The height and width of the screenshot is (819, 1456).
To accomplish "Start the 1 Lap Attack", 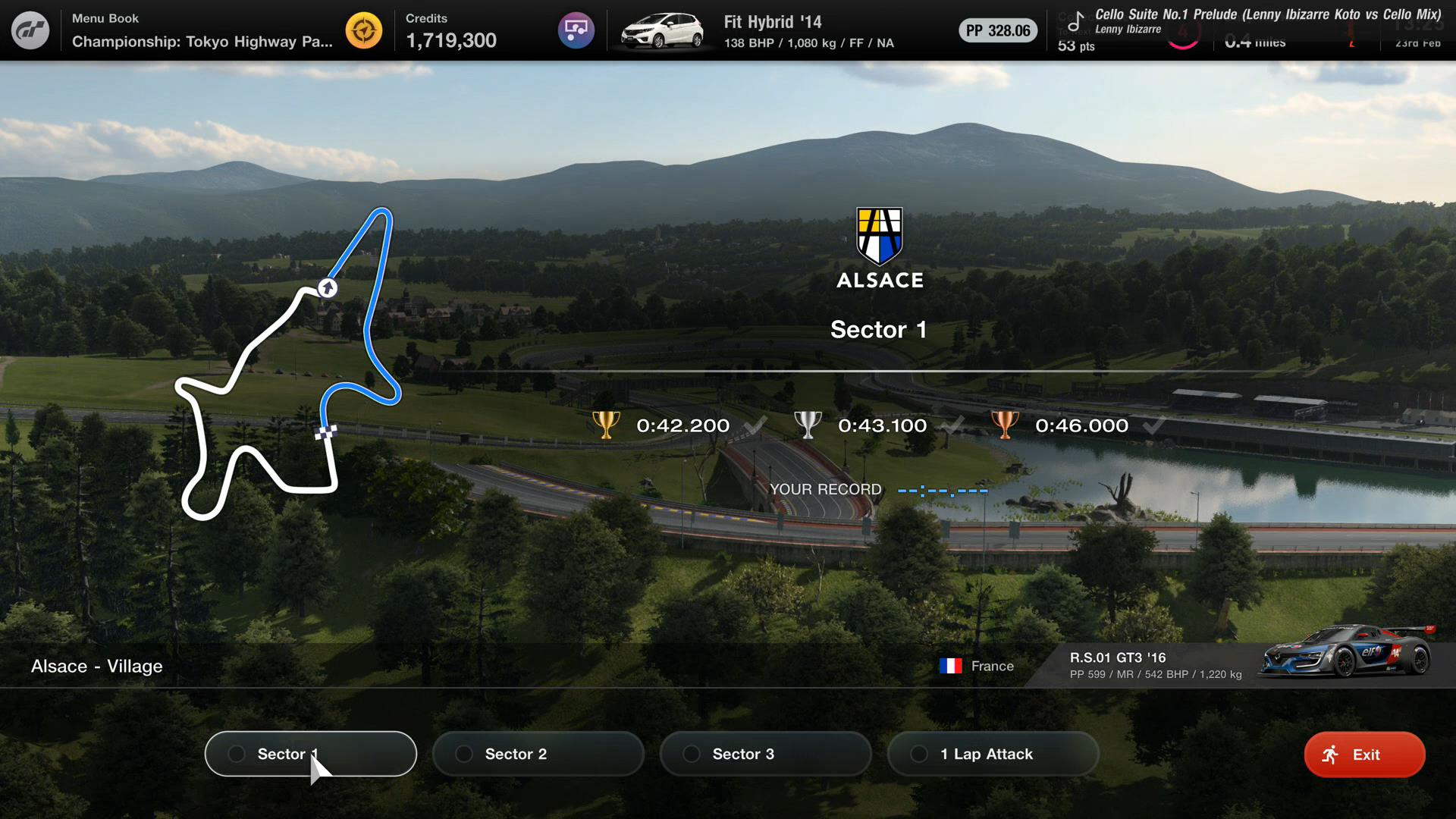I will pyautogui.click(x=993, y=754).
